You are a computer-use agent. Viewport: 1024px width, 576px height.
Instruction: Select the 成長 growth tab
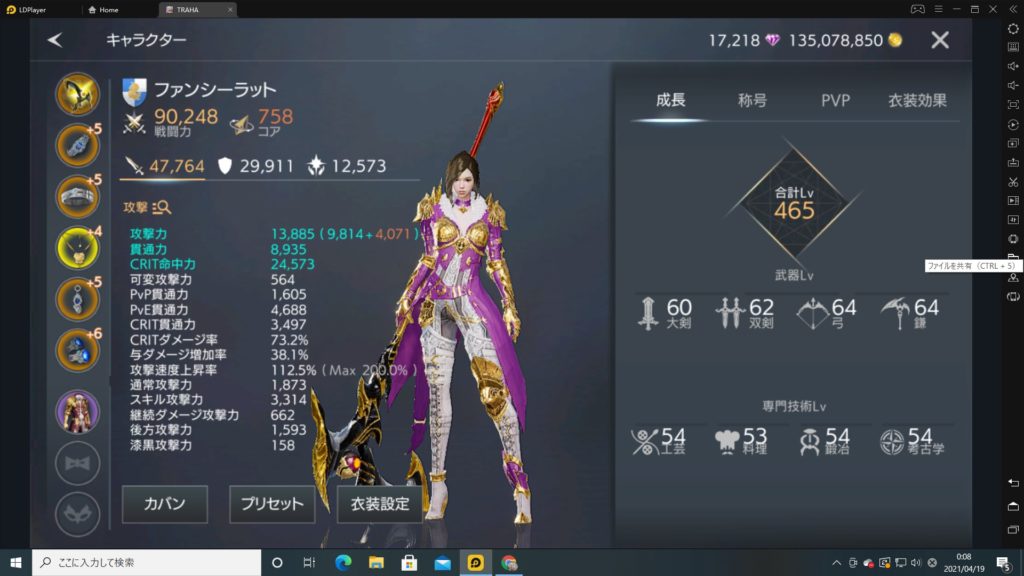[x=670, y=100]
